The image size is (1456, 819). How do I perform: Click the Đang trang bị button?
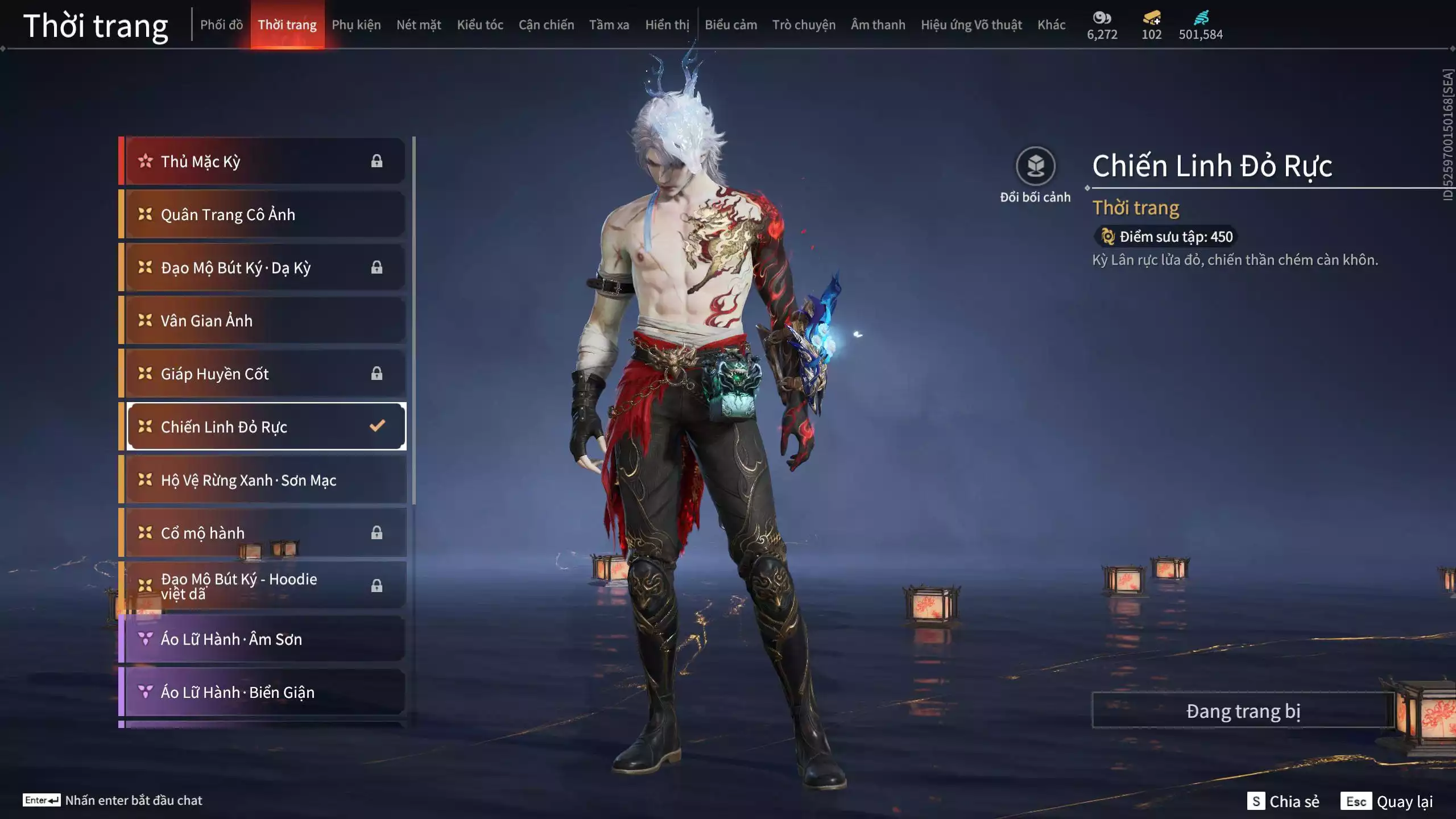[1243, 711]
